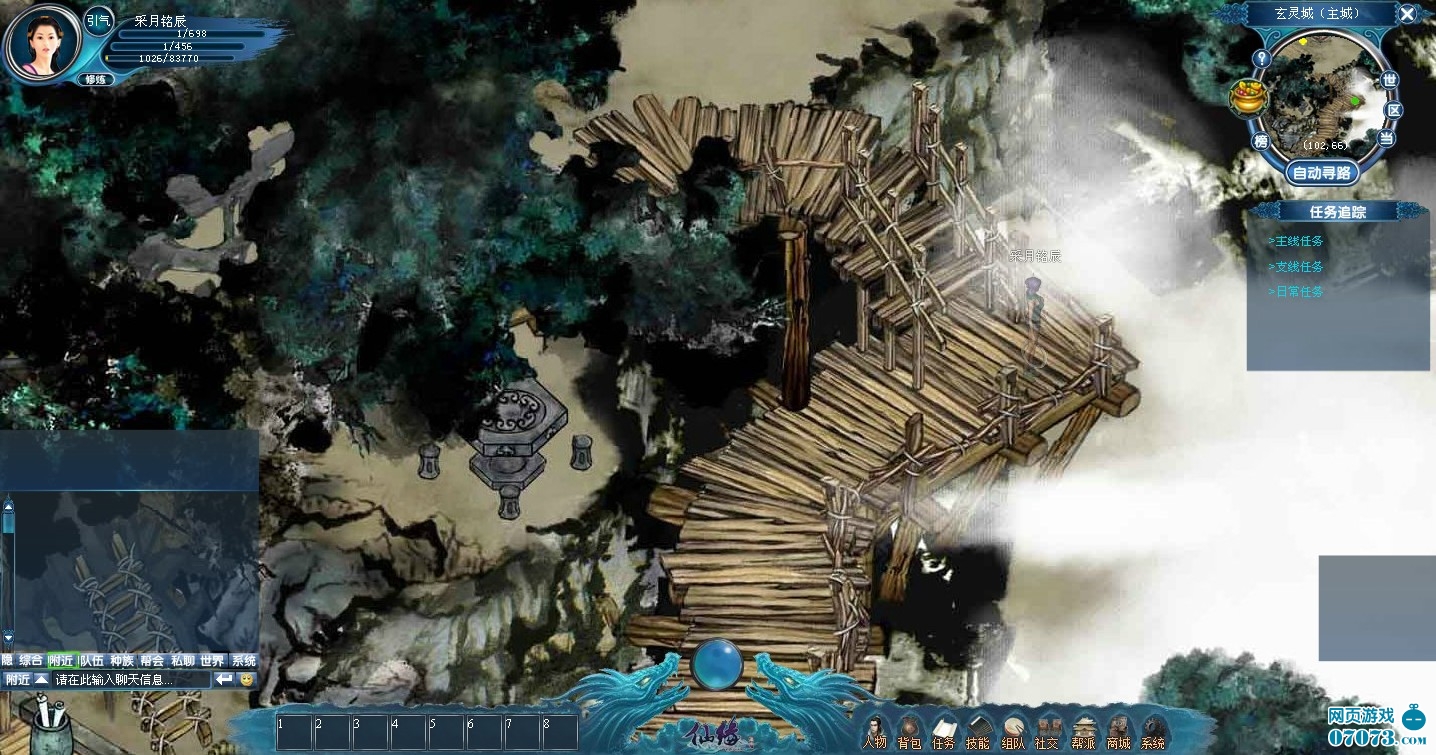The width and height of the screenshot is (1436, 755).
Task: Select the 世 world map button
Action: point(1388,80)
